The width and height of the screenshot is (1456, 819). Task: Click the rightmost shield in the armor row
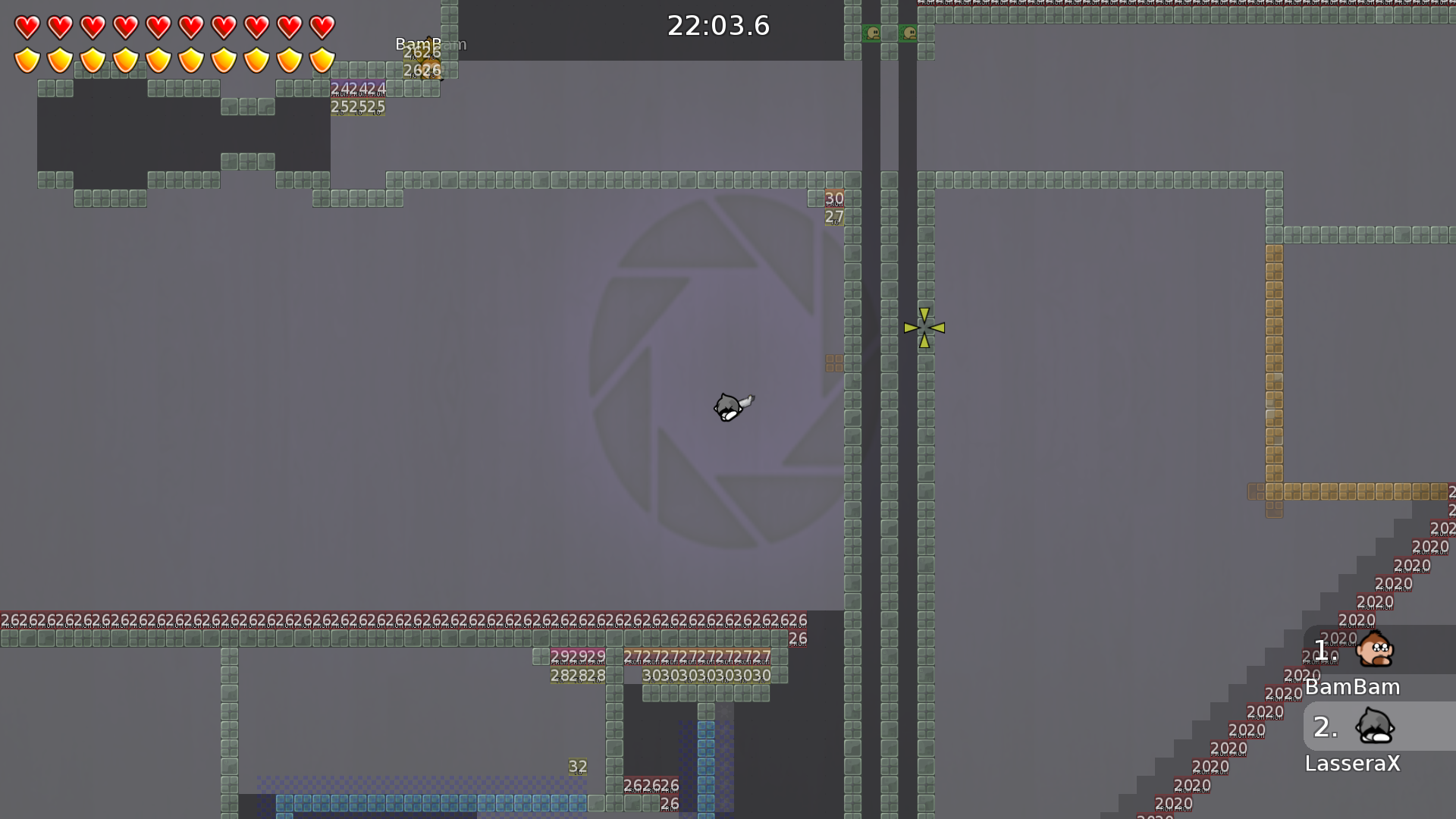(x=322, y=60)
